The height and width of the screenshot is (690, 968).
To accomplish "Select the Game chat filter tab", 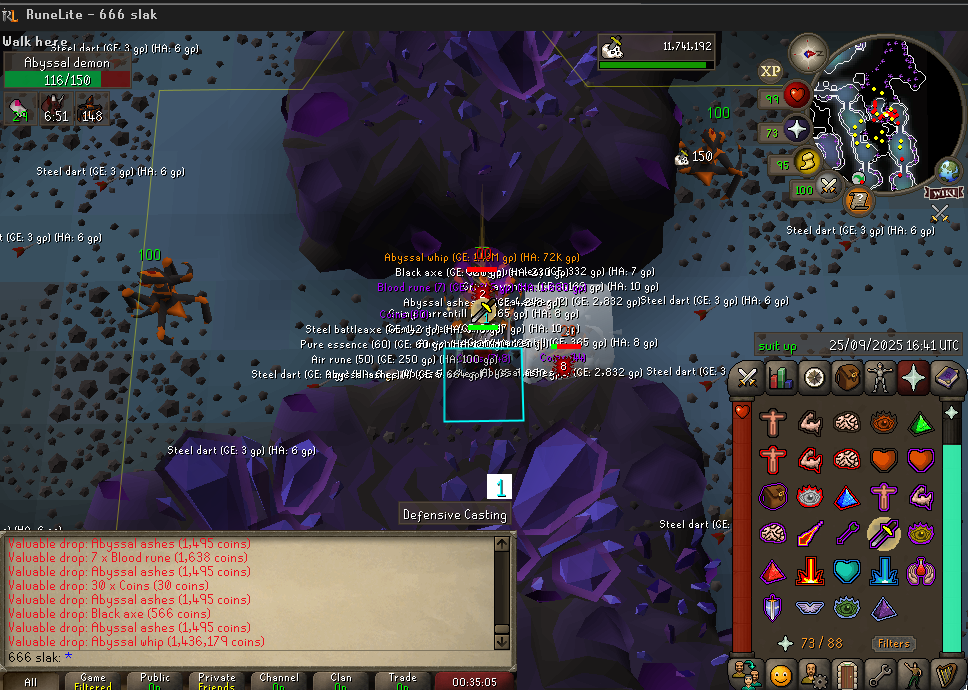I will [x=93, y=681].
